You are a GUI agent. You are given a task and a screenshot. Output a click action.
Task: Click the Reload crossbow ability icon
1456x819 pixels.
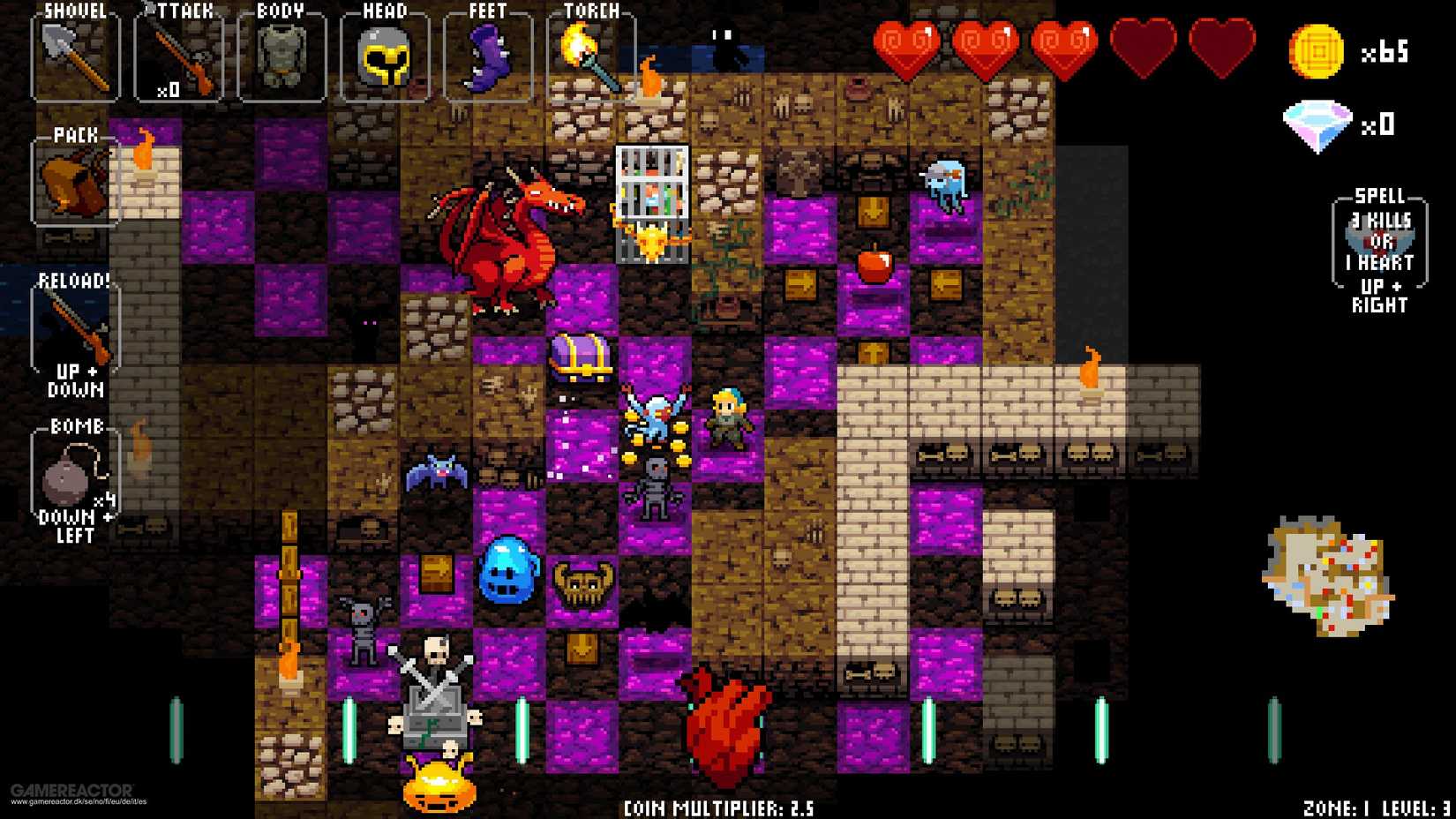coord(75,327)
